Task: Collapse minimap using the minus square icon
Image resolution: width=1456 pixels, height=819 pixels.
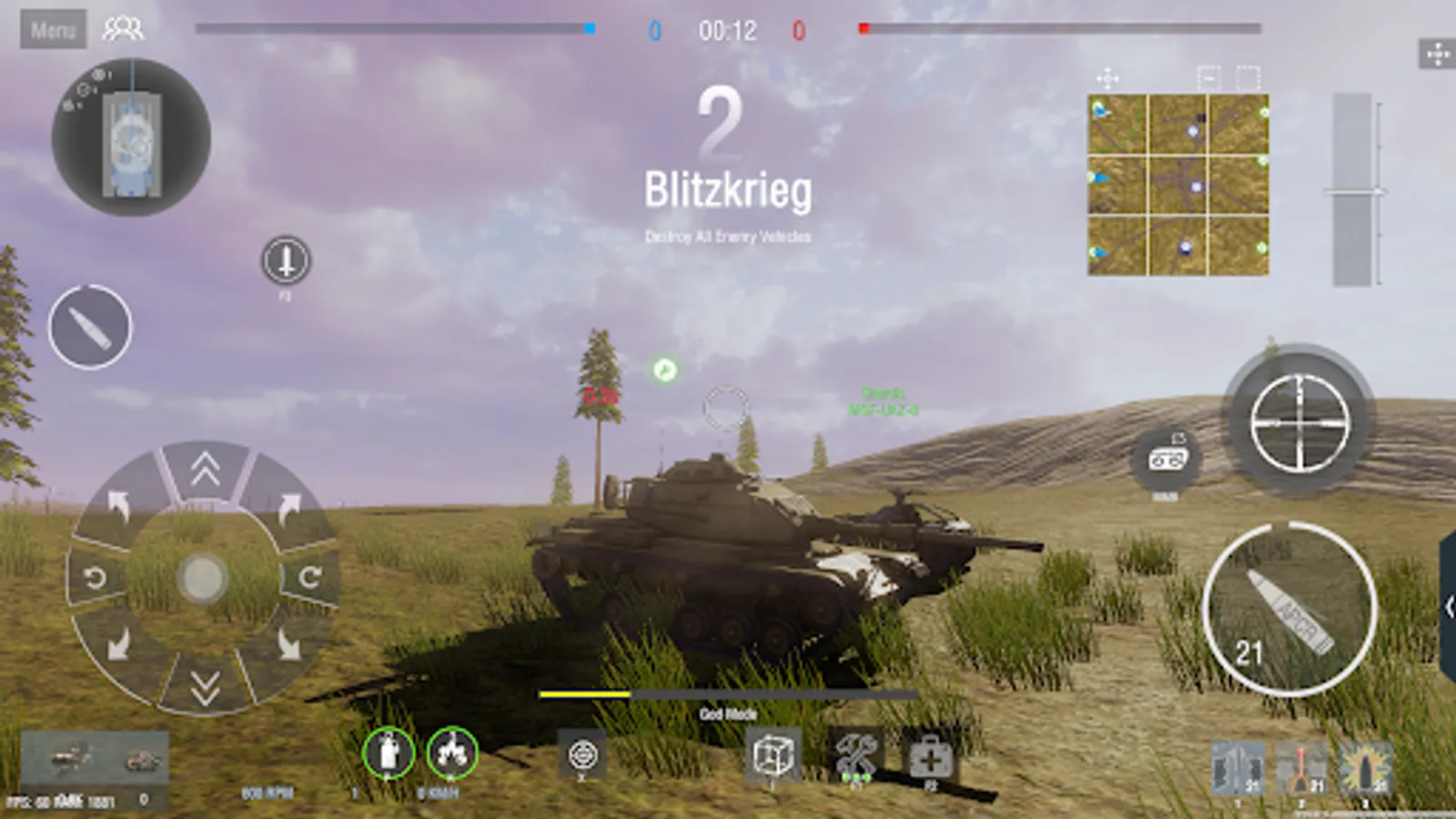Action: click(x=1208, y=80)
